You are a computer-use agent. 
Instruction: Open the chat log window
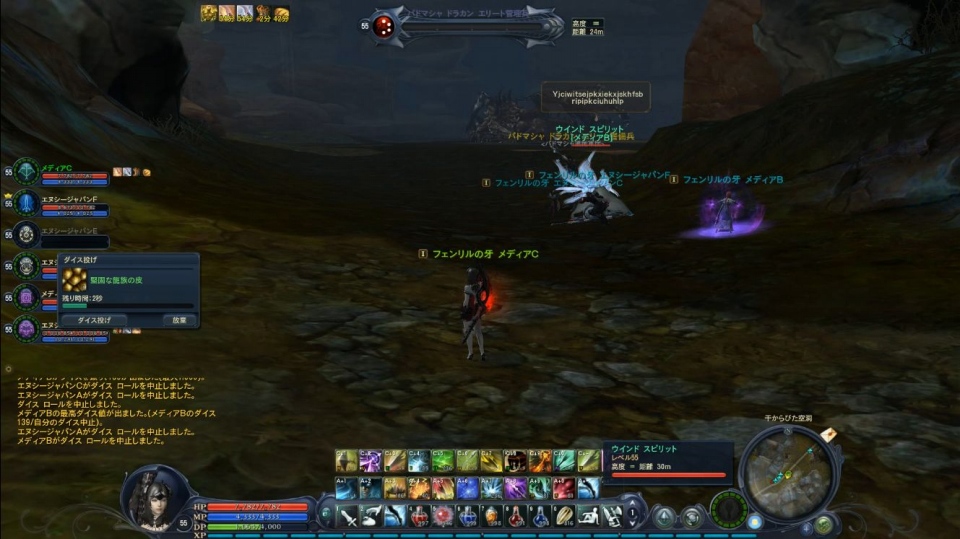[110, 410]
